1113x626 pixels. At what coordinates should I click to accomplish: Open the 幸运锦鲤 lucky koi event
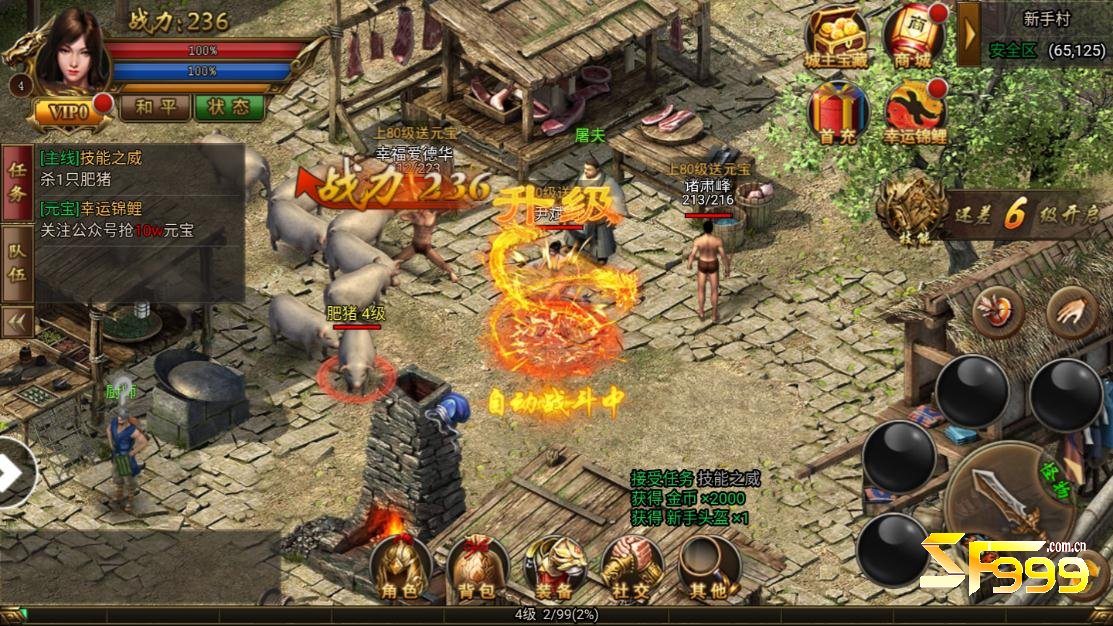click(914, 112)
